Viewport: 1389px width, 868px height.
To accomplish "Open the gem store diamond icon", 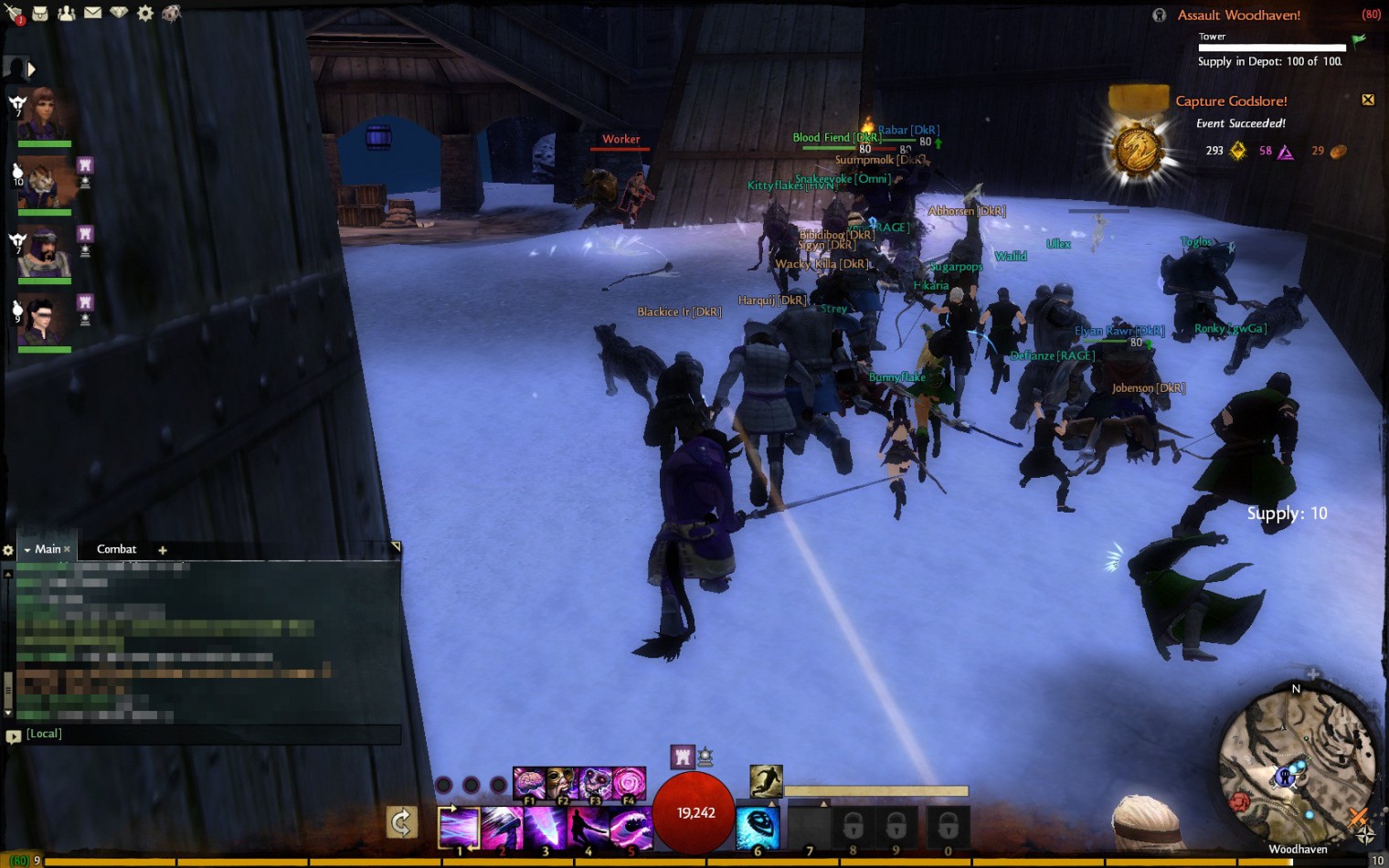I will click(119, 13).
